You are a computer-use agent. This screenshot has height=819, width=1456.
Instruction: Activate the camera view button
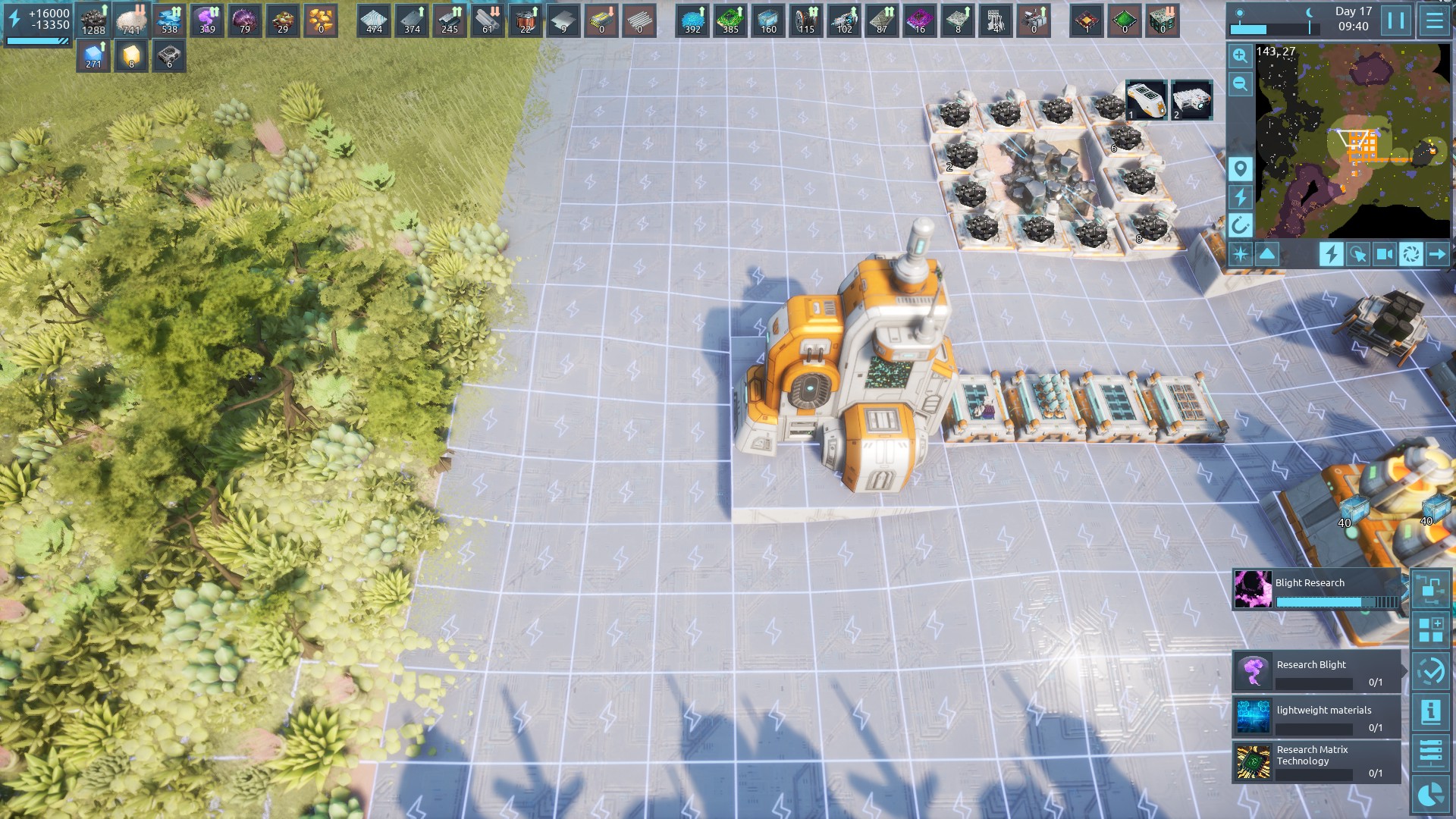coord(1384,254)
